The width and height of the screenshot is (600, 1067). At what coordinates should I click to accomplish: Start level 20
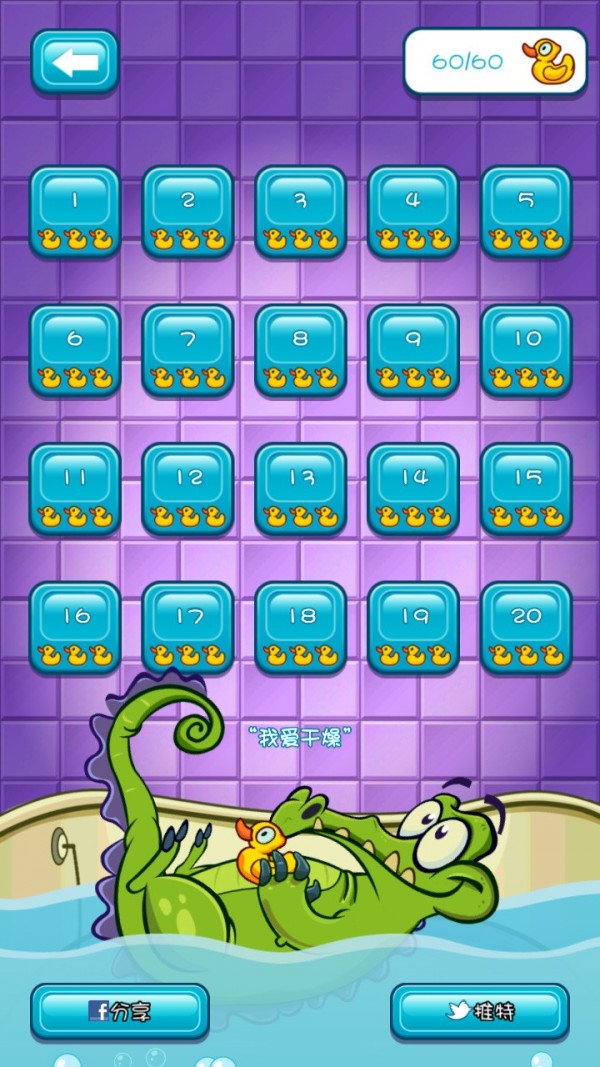click(527, 627)
